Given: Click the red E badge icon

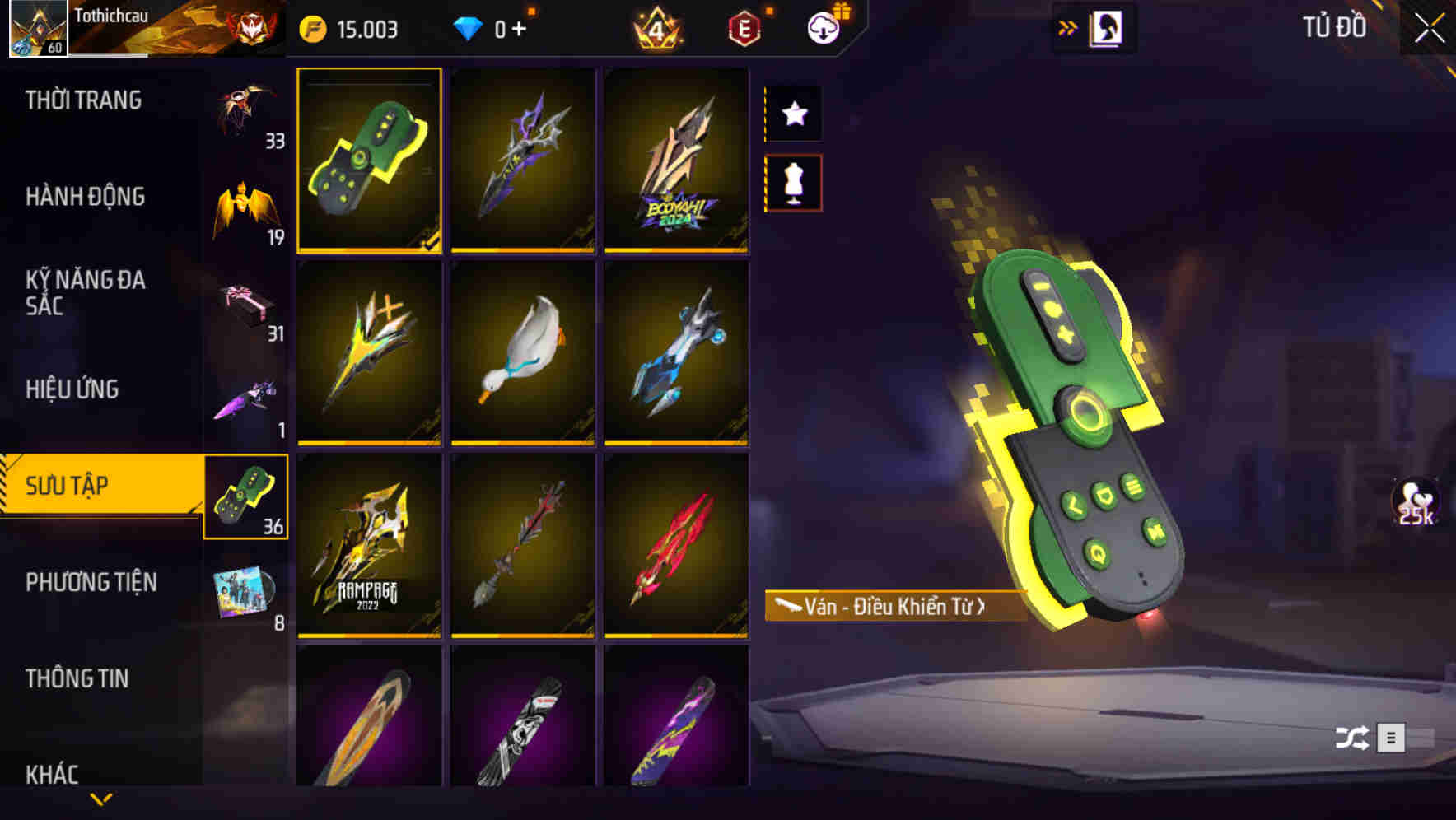Looking at the screenshot, I should point(744,30).
